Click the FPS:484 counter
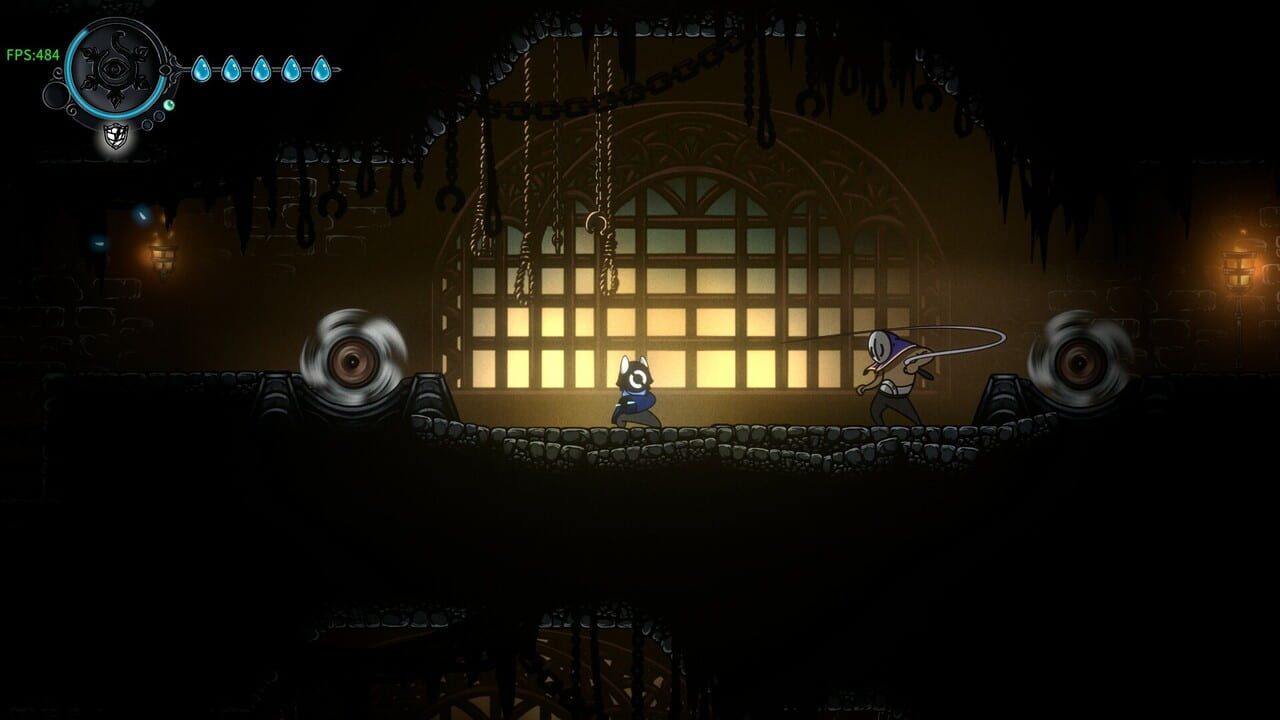This screenshot has height=720, width=1280. [x=33, y=54]
